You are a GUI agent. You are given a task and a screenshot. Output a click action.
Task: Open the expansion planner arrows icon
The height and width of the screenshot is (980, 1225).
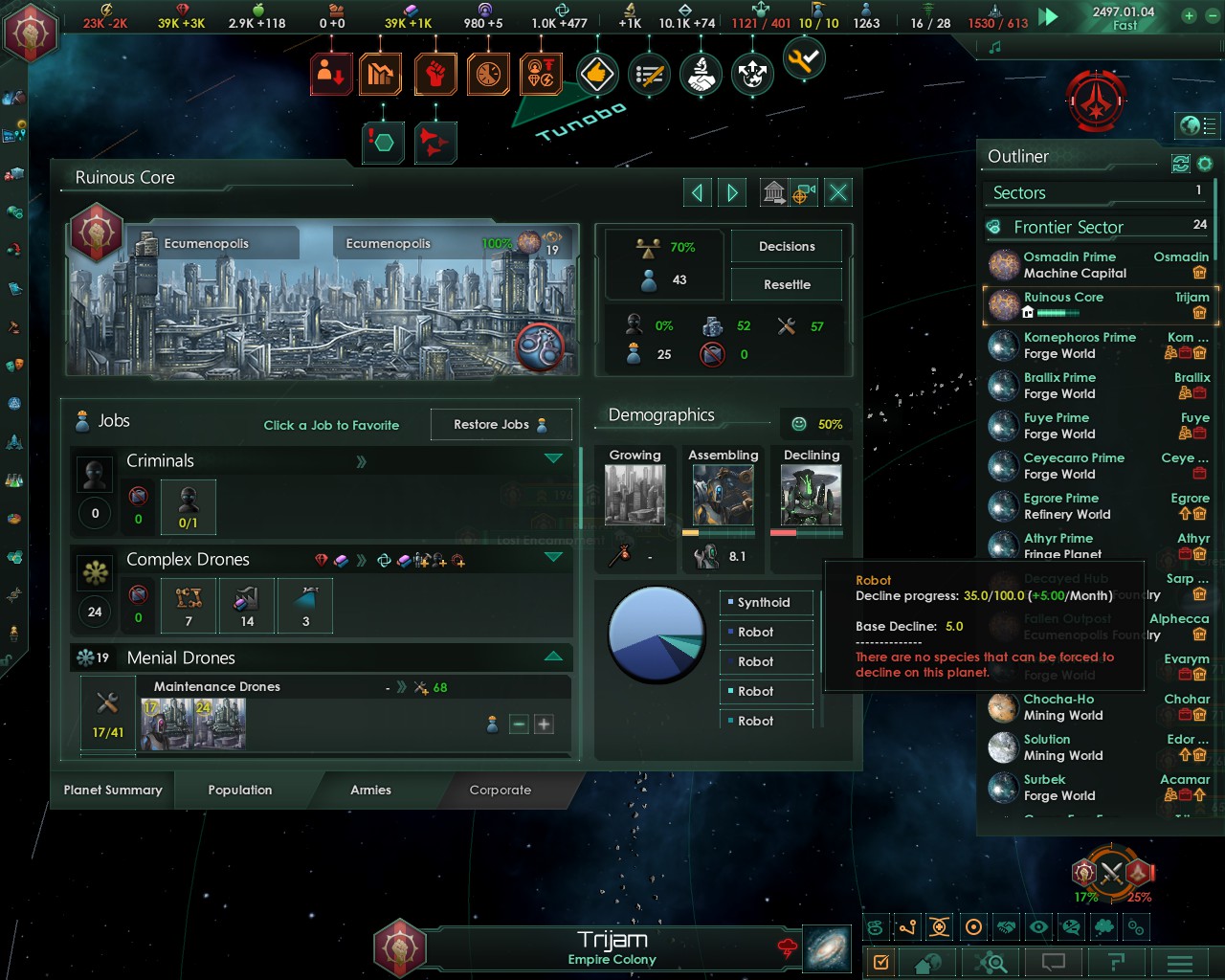[752, 74]
